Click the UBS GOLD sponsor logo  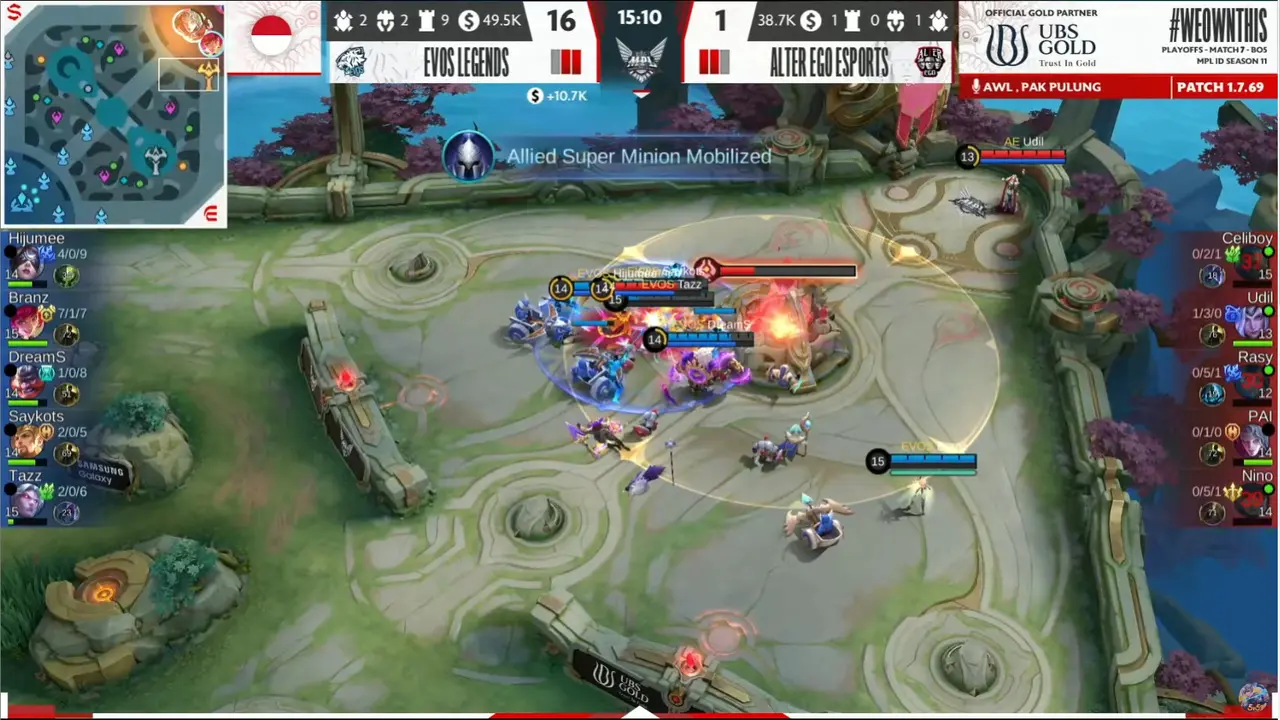1040,45
